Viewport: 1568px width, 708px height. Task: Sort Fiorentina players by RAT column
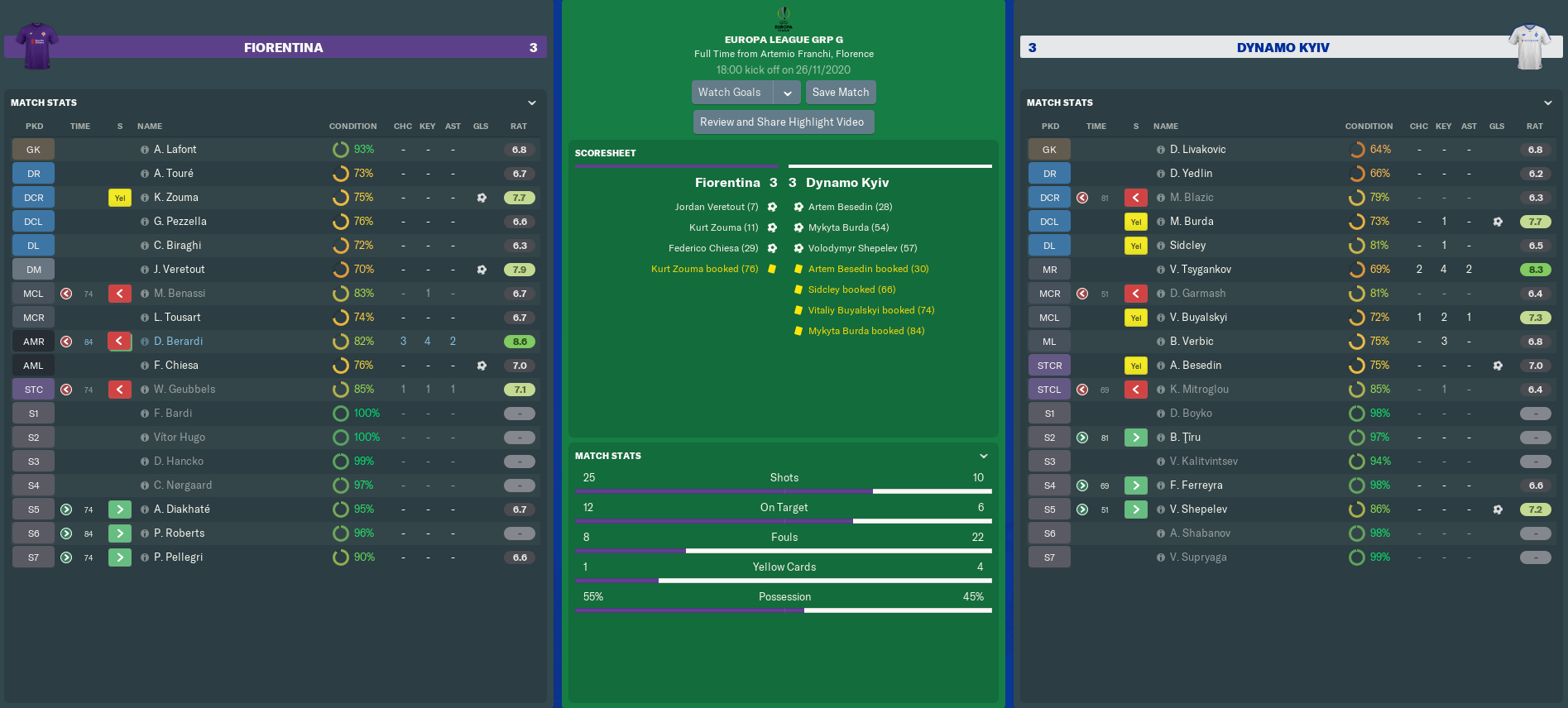click(x=519, y=127)
